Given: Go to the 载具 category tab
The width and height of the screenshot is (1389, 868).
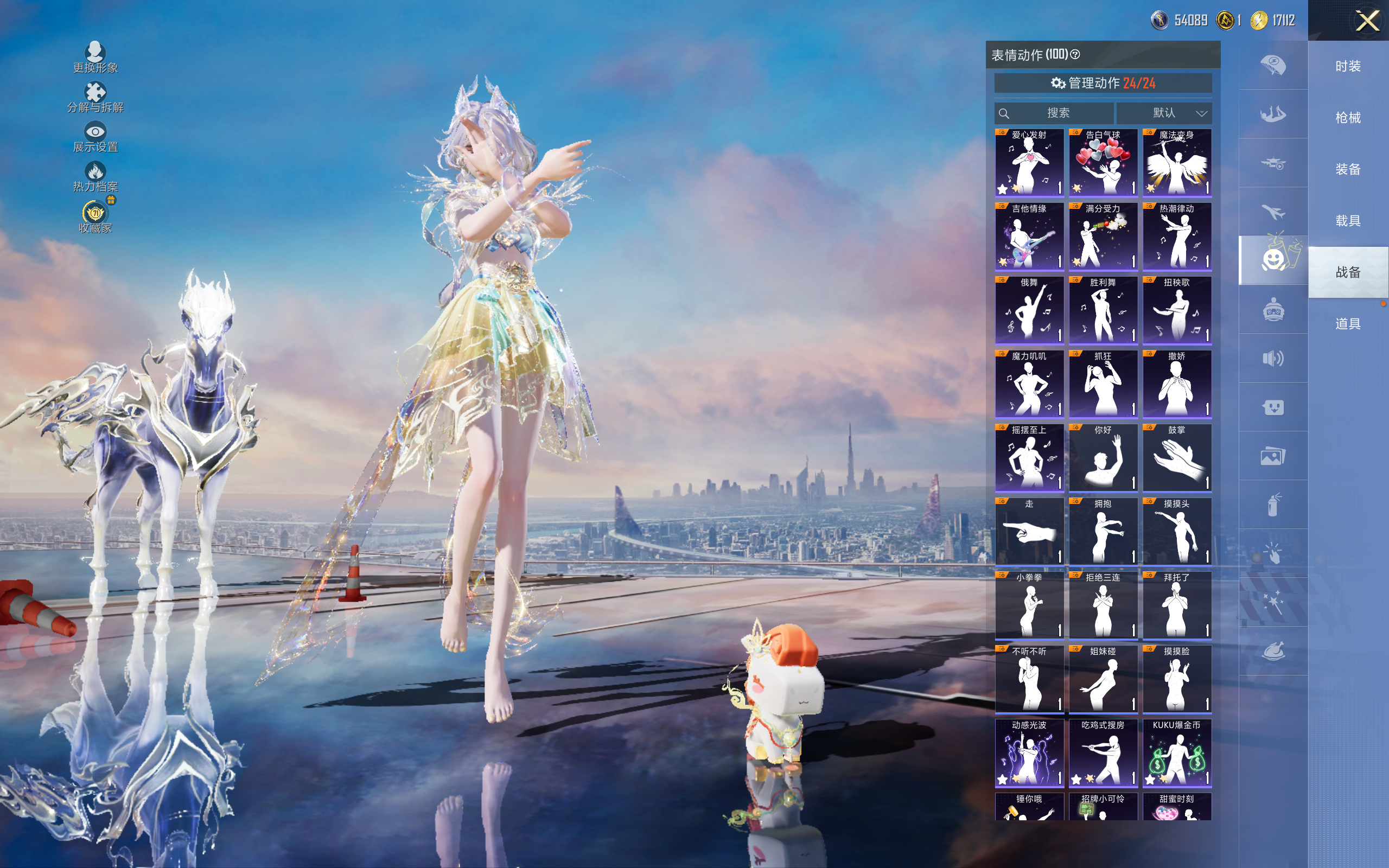Looking at the screenshot, I should pyautogui.click(x=1348, y=221).
